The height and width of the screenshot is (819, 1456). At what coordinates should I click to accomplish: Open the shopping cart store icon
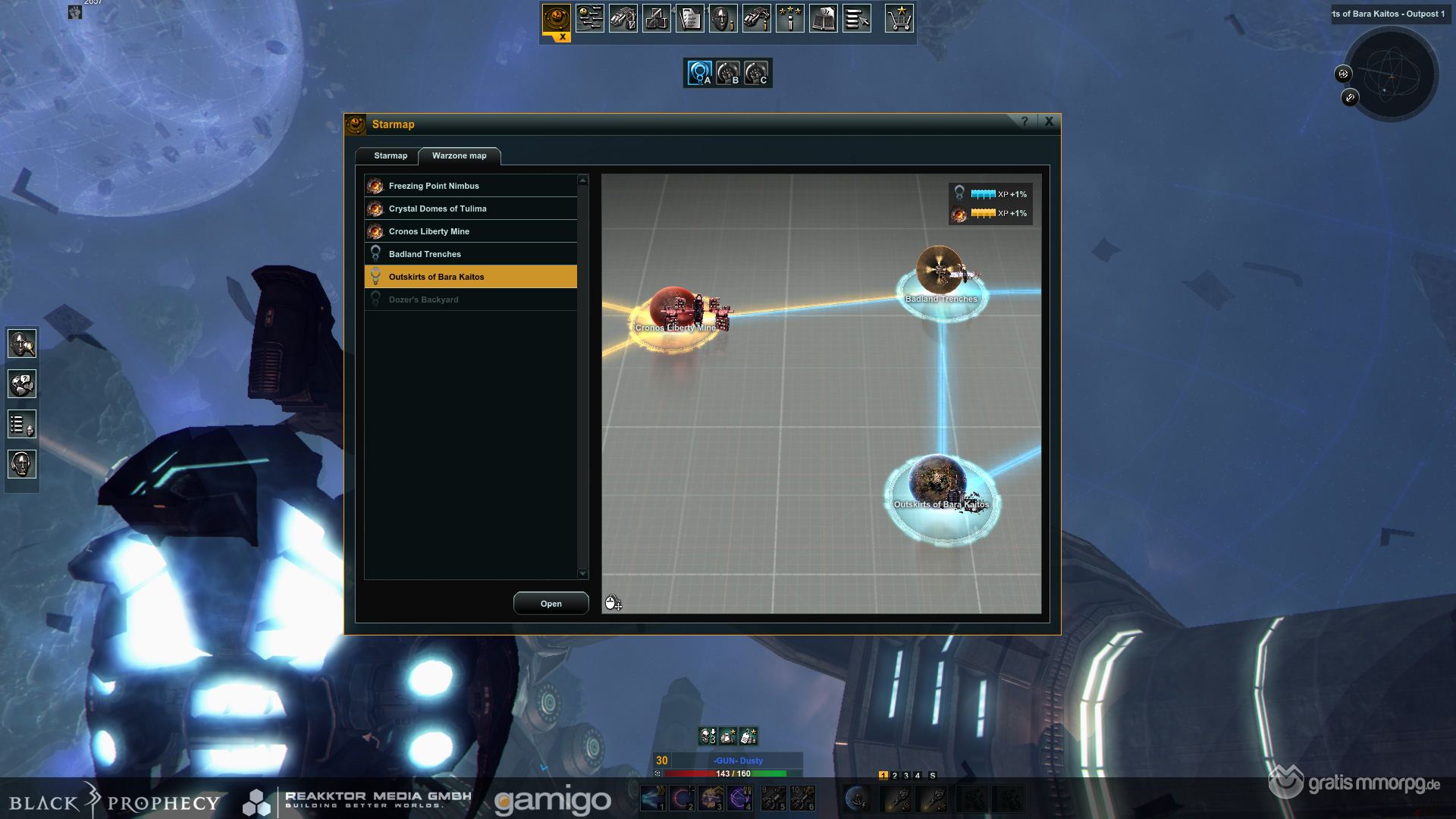[x=899, y=18]
